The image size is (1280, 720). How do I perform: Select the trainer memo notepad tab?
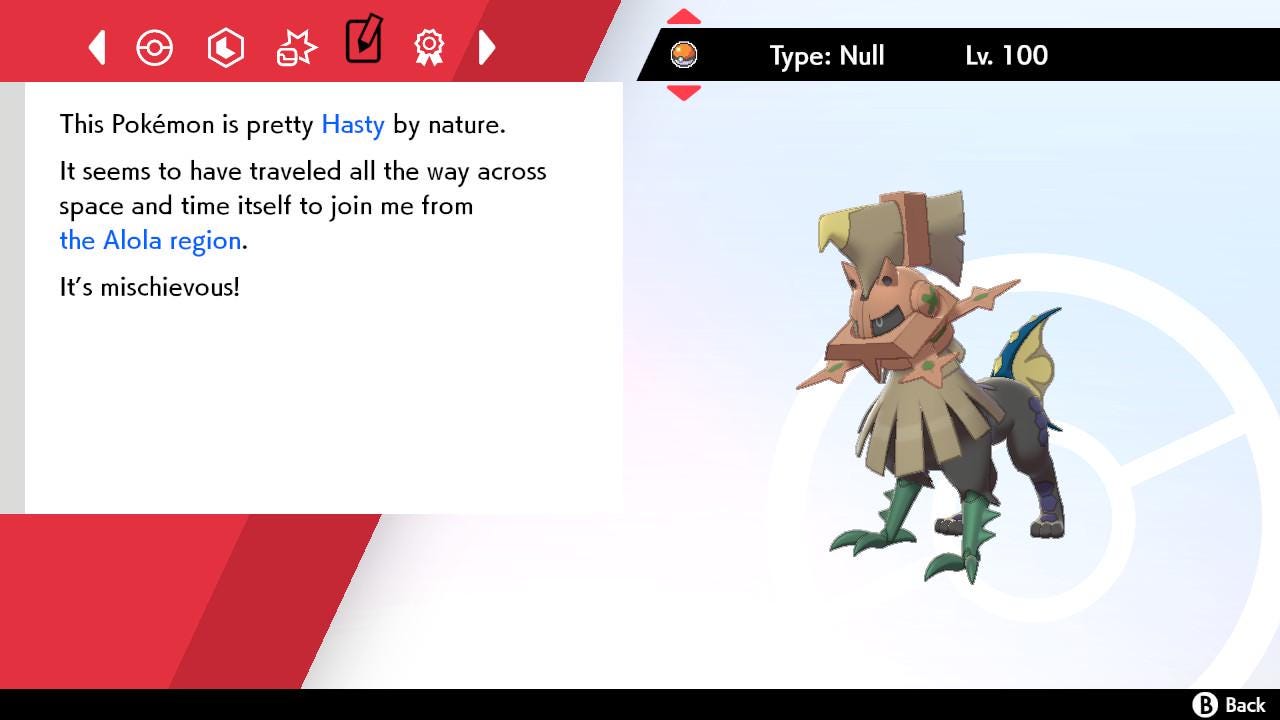pos(363,40)
